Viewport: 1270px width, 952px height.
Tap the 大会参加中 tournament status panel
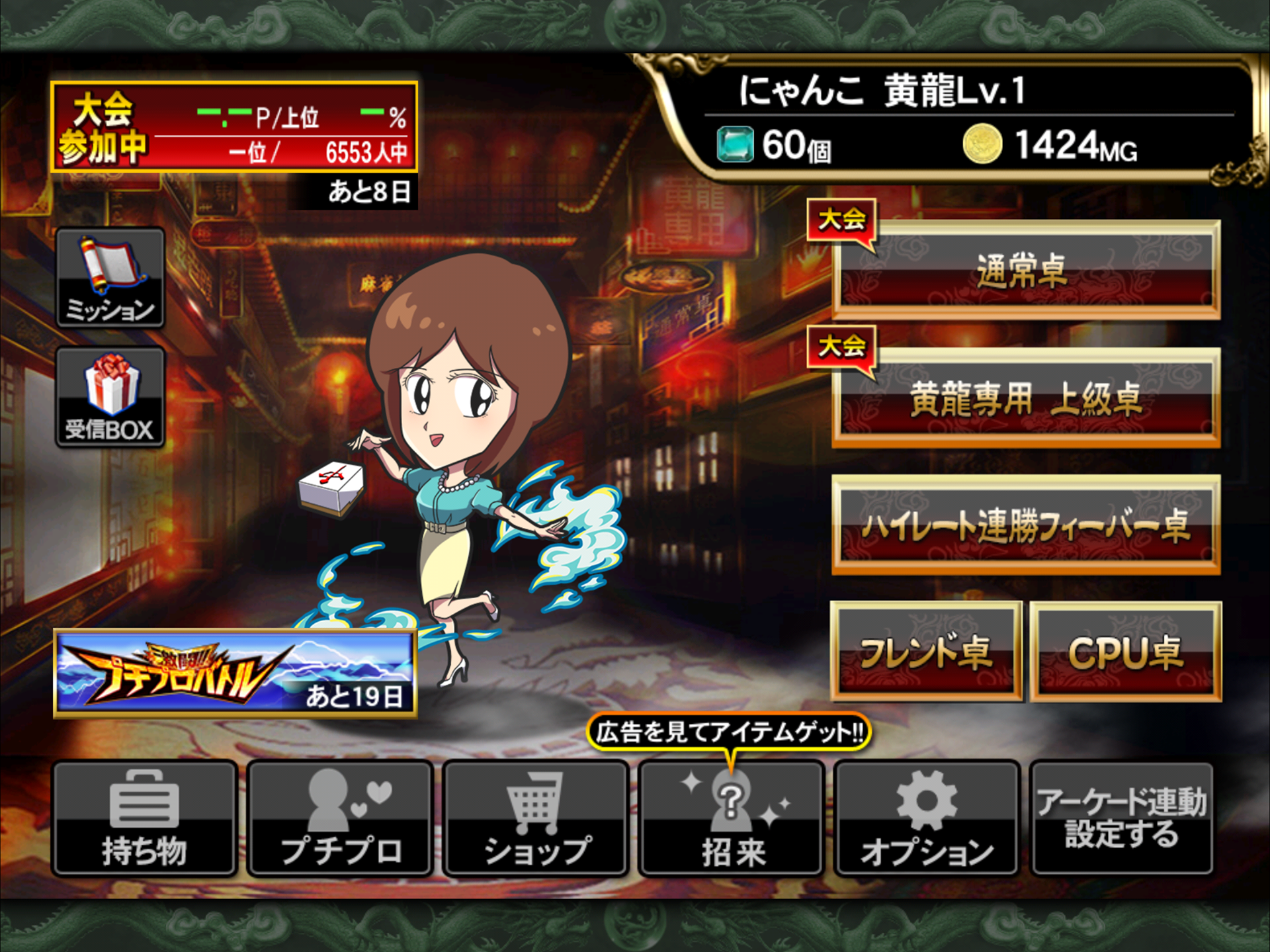click(234, 127)
